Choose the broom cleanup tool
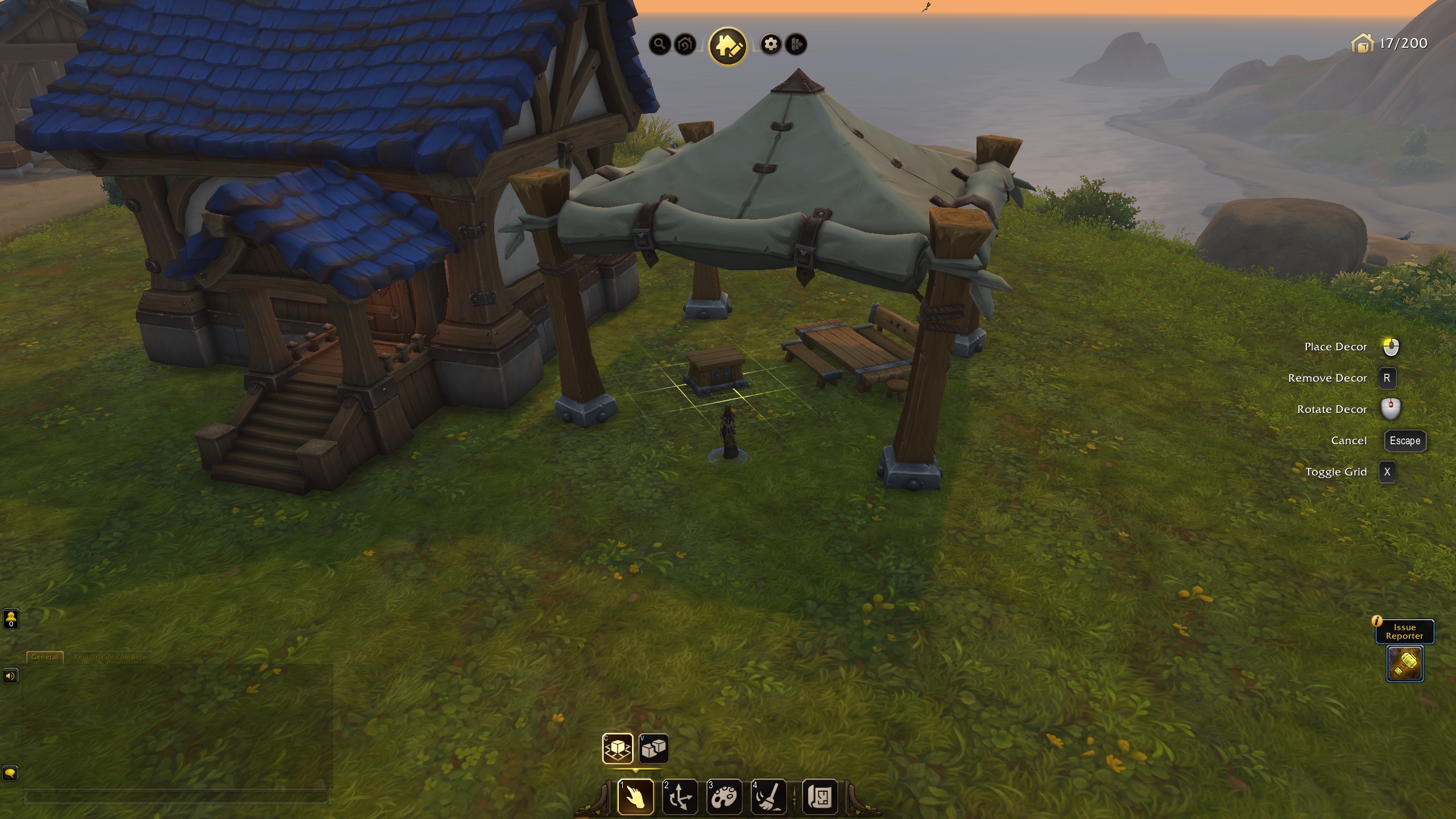 click(x=769, y=796)
